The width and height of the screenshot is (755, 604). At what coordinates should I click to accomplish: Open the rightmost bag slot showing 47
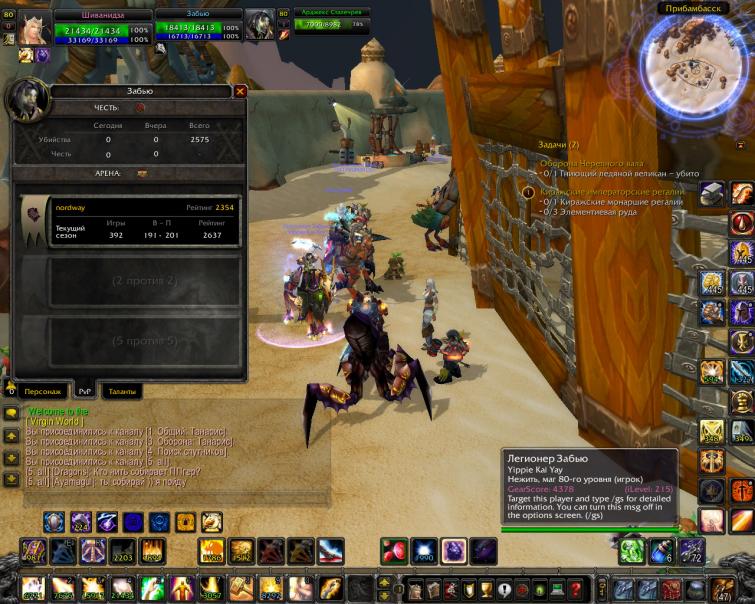tap(722, 588)
